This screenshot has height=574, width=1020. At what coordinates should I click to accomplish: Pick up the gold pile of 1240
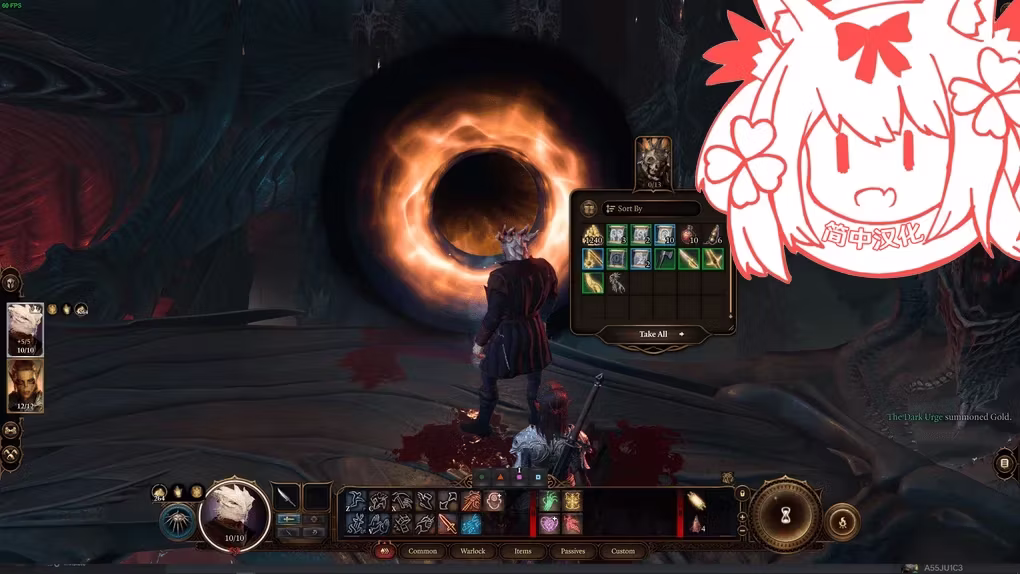593,236
